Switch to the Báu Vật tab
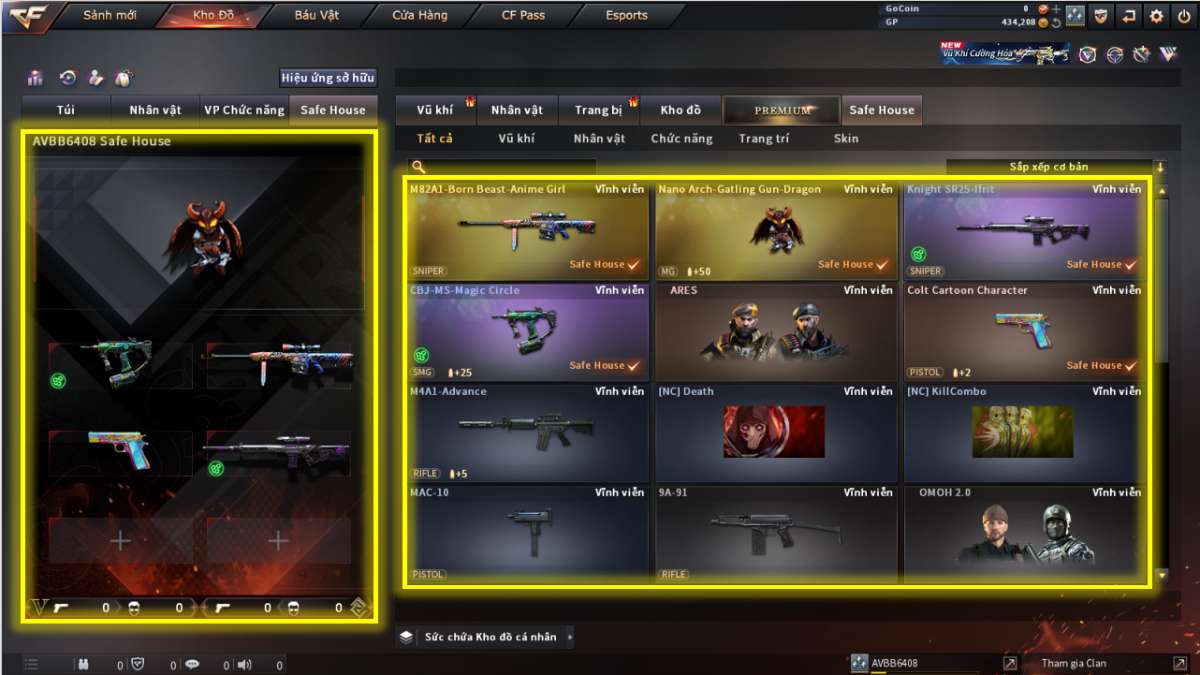This screenshot has height=675, width=1200. (x=316, y=15)
